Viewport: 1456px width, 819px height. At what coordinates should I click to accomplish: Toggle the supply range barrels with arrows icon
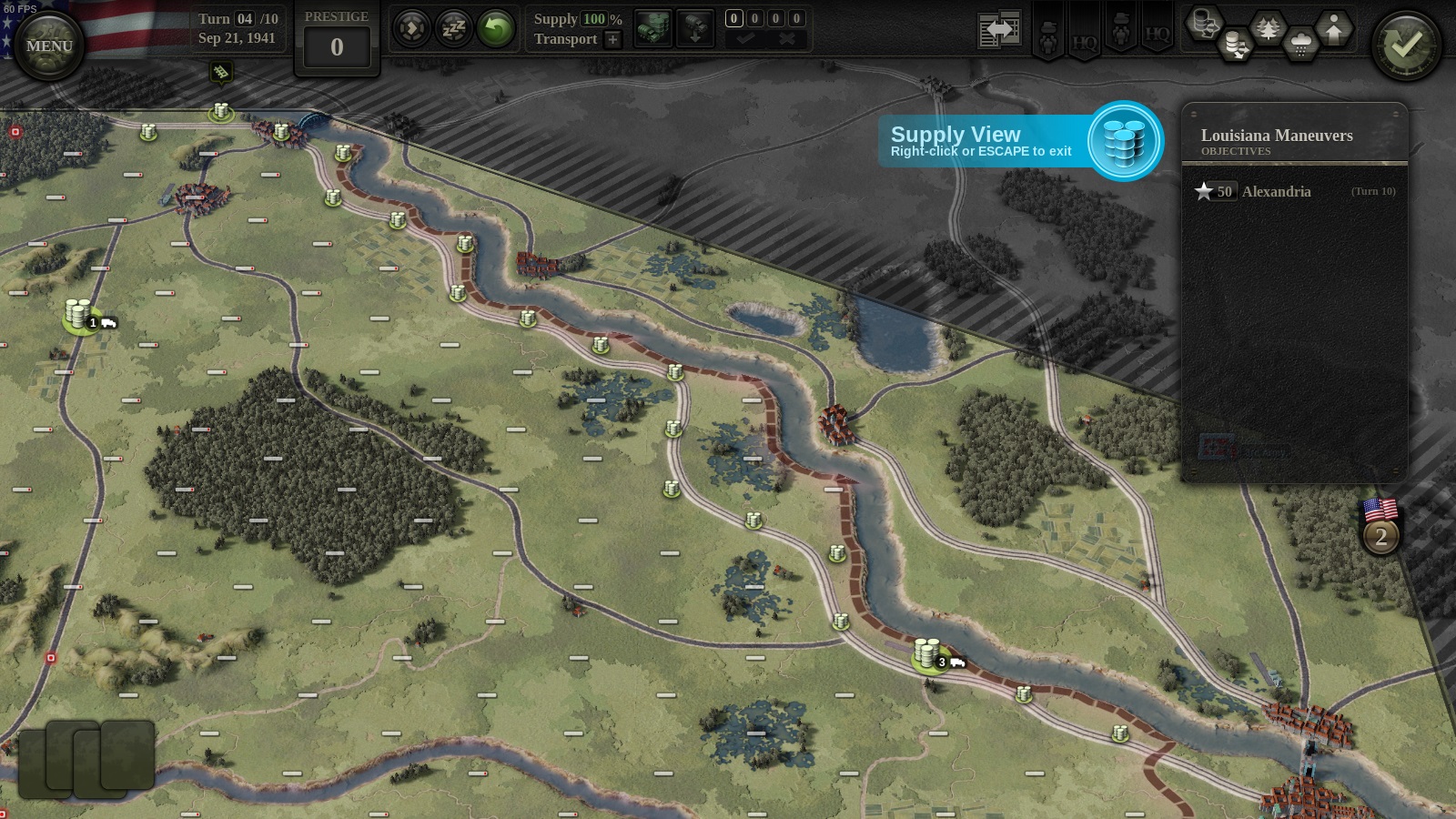[1235, 44]
